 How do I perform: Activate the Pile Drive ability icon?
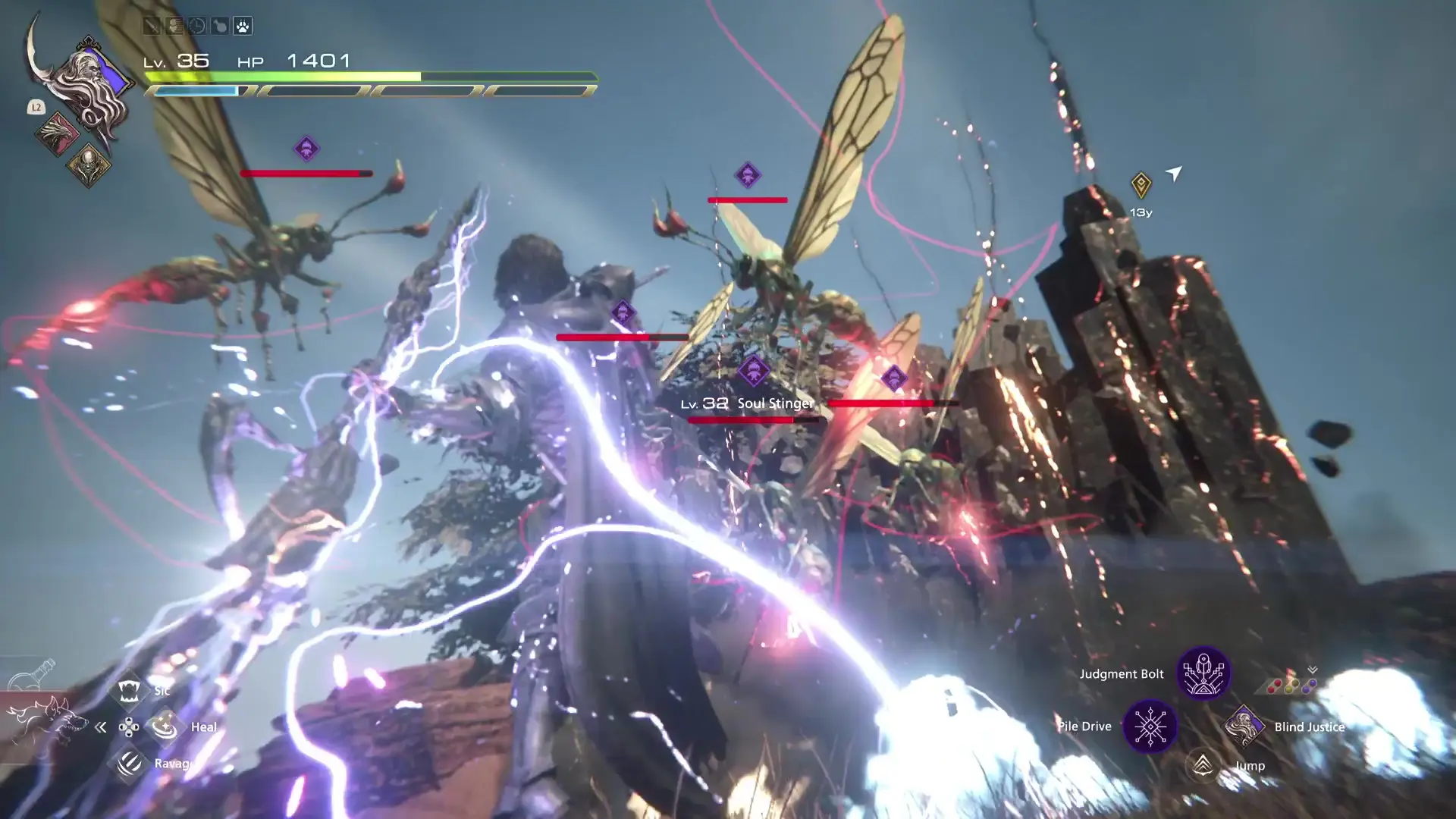pyautogui.click(x=1150, y=726)
